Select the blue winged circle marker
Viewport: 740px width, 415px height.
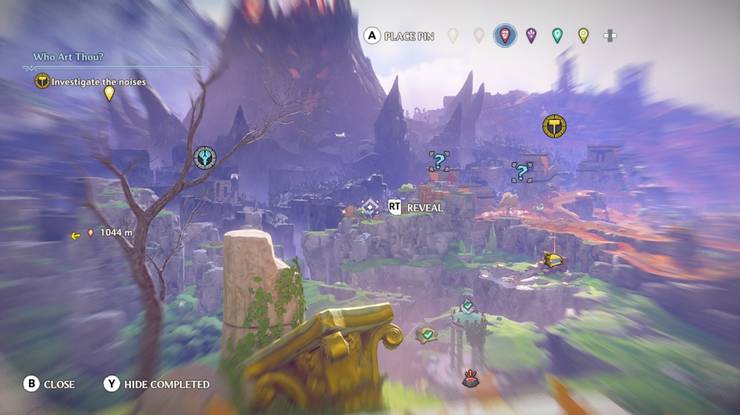[x=205, y=158]
